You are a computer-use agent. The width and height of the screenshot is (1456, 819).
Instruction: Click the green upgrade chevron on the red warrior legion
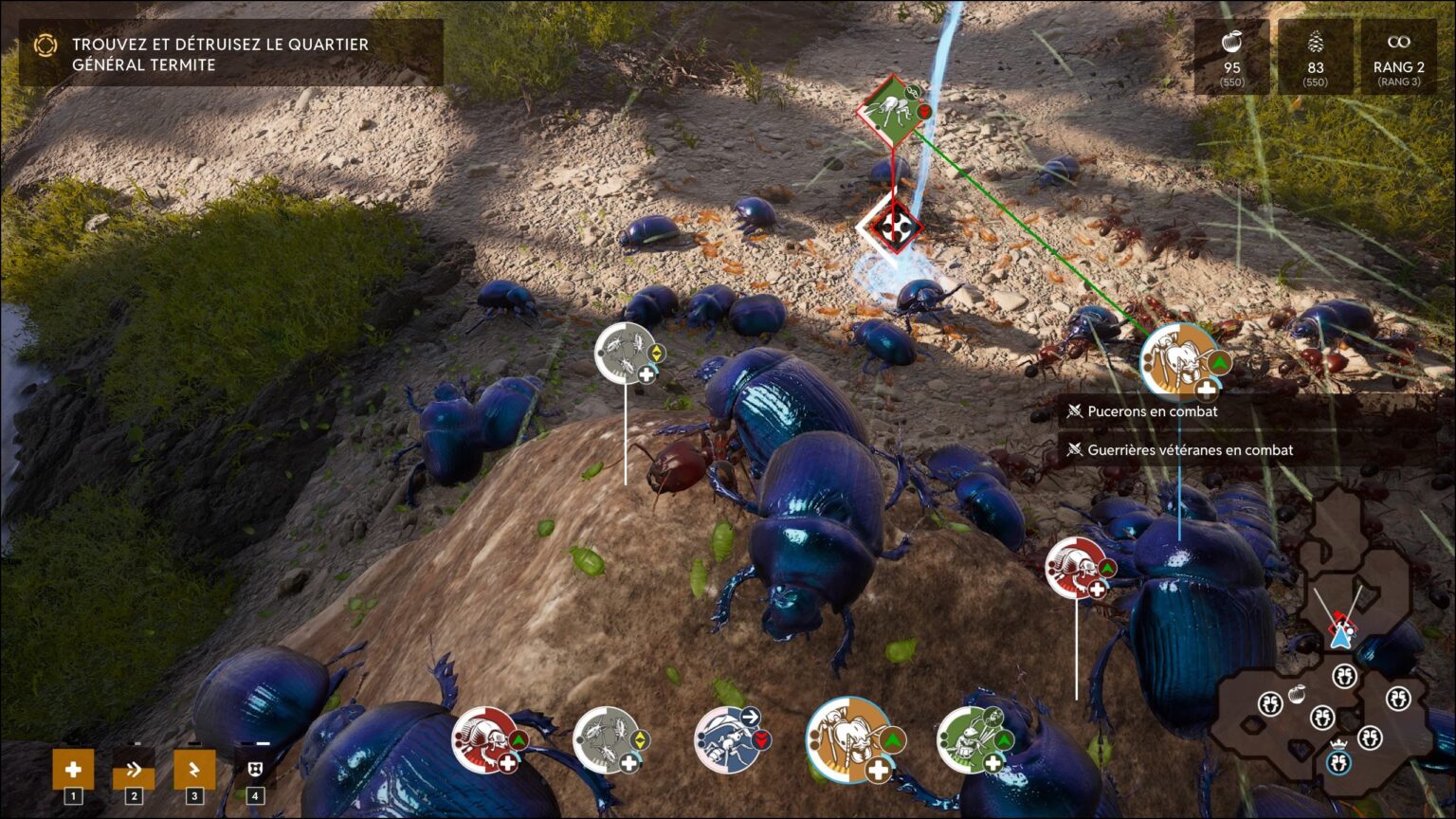(x=517, y=741)
